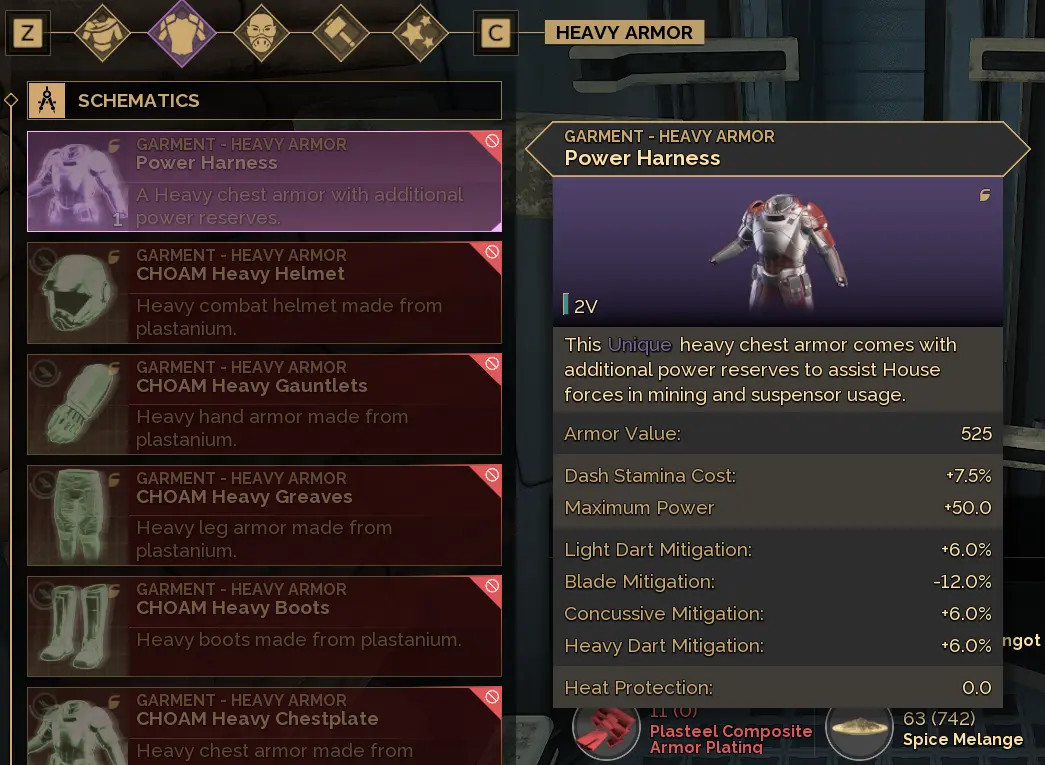Select the Power Harness schematic
The width and height of the screenshot is (1045, 765).
point(264,182)
